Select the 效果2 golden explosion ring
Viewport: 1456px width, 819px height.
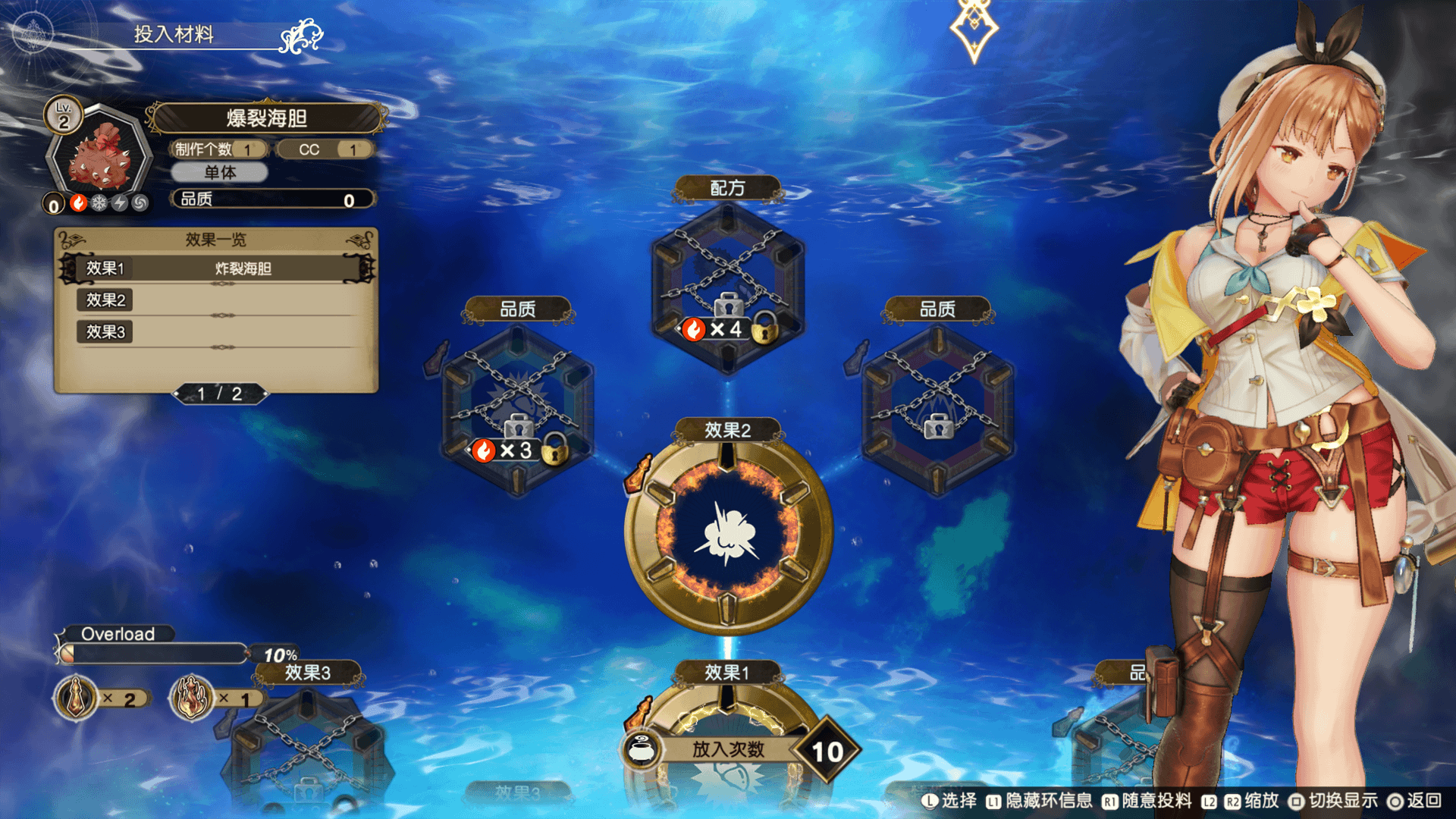tap(728, 532)
